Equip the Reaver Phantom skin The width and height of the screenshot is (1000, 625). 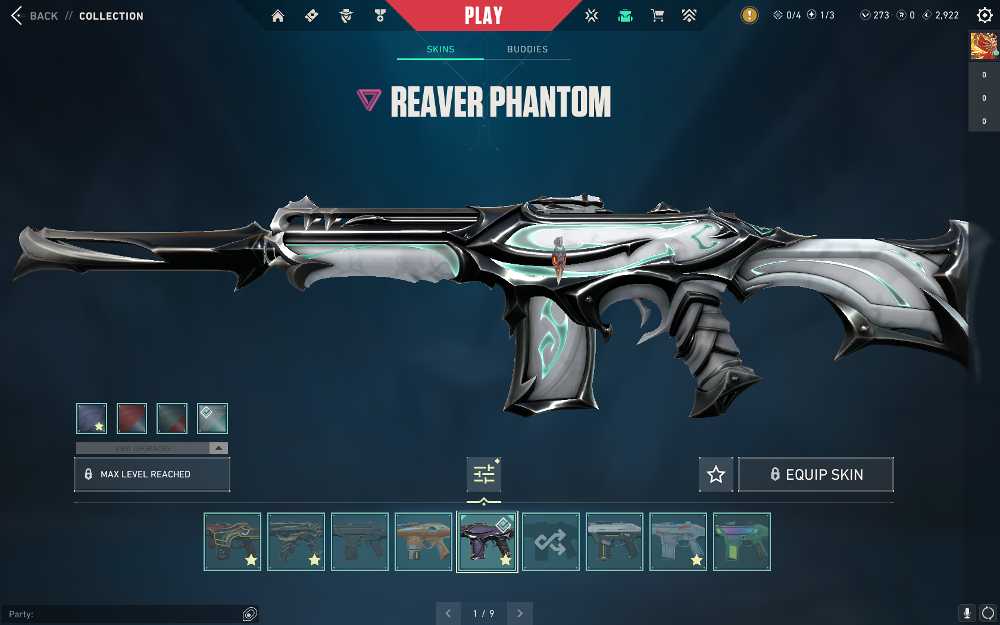(x=815, y=475)
